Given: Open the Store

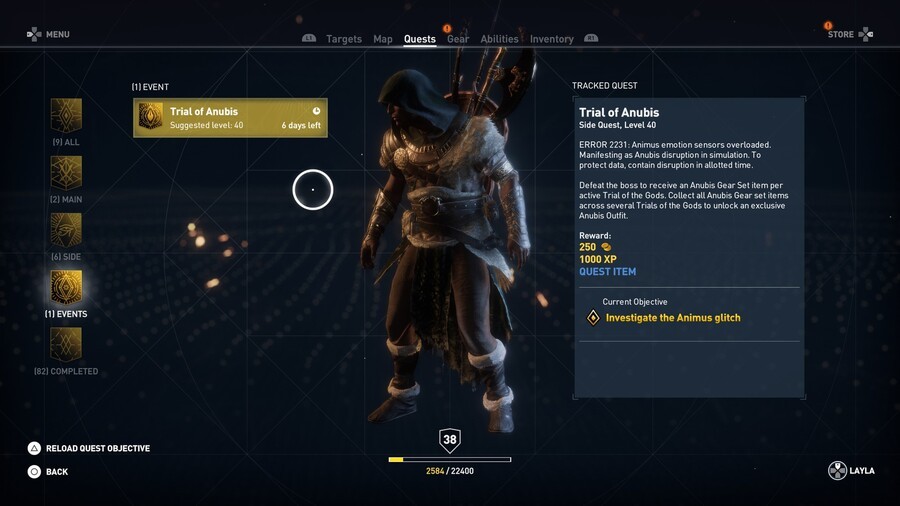Looking at the screenshot, I should 849,34.
